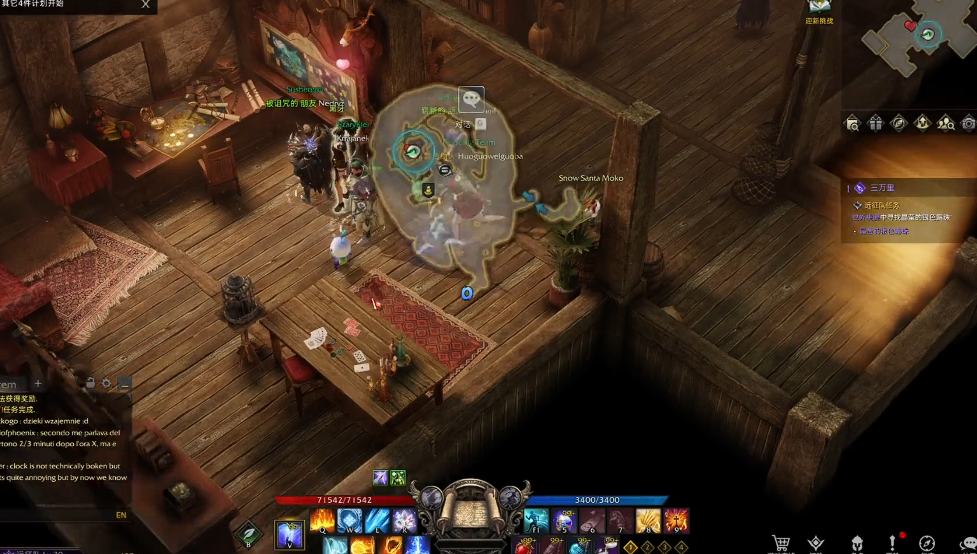The height and width of the screenshot is (554, 977).
Task: Activate the fire skill on Q
Action: click(322, 520)
